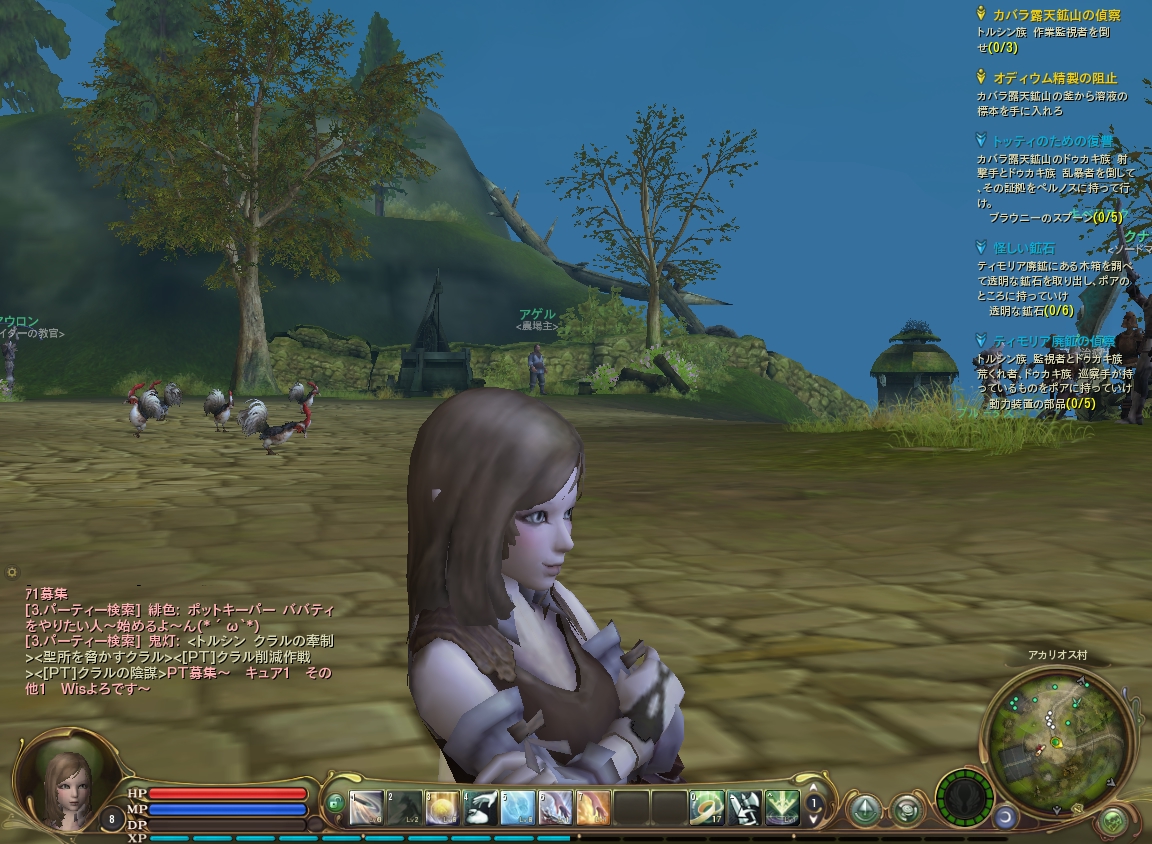1152x844 pixels.
Task: Trigger the orange flame hand skill
Action: [x=593, y=807]
